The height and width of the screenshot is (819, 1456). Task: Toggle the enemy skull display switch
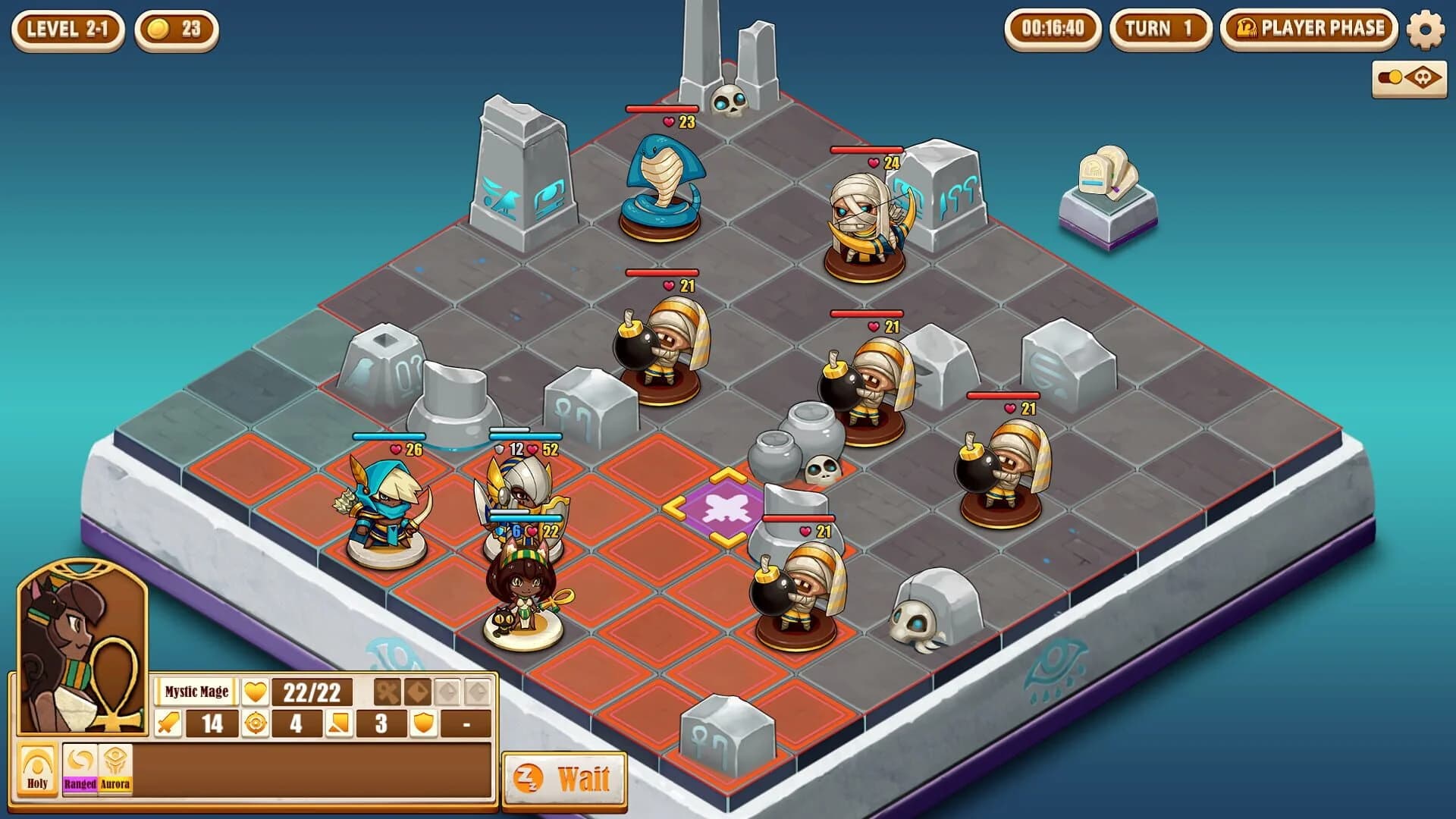[1389, 76]
